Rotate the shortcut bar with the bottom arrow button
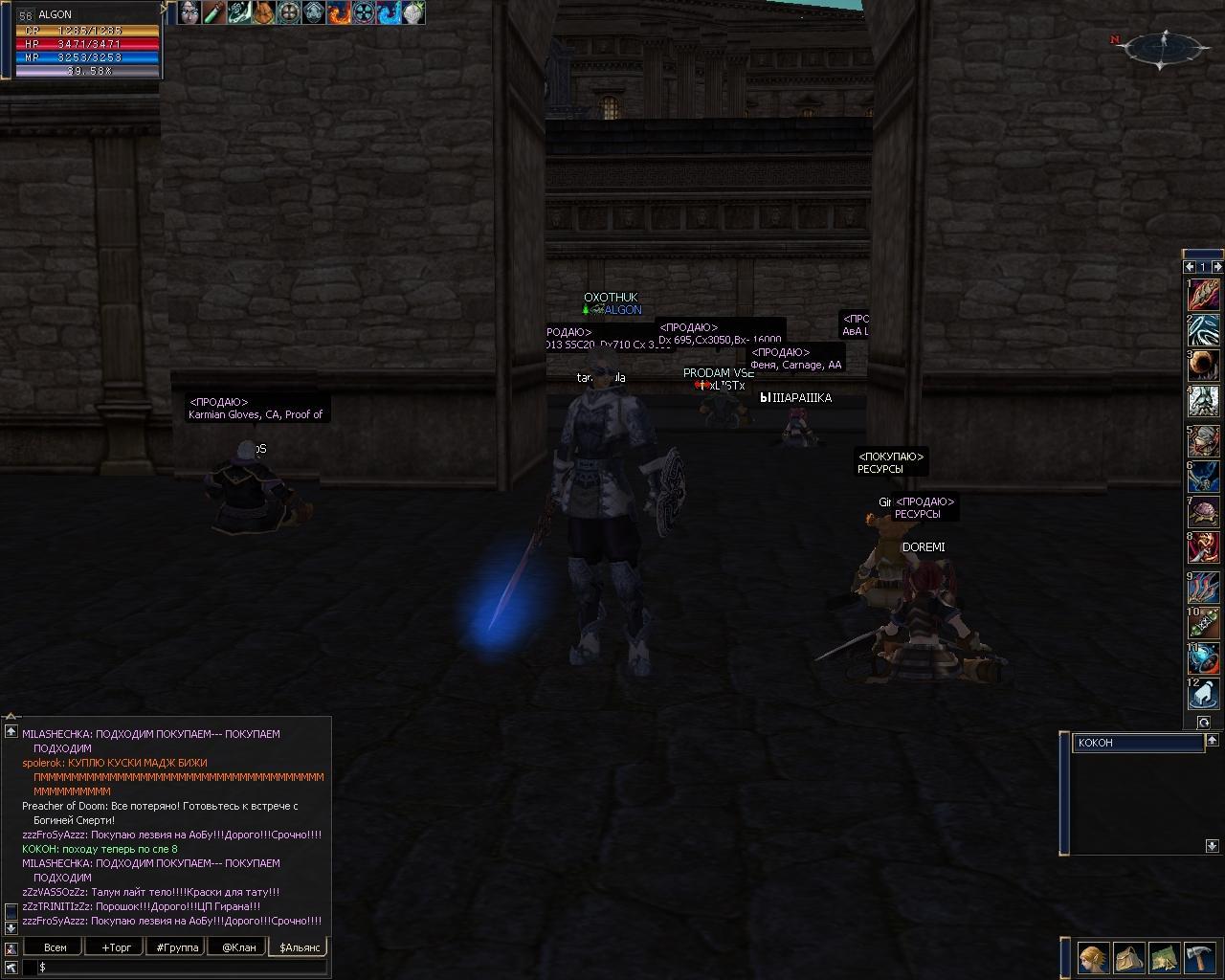Image resolution: width=1225 pixels, height=980 pixels. (1204, 723)
